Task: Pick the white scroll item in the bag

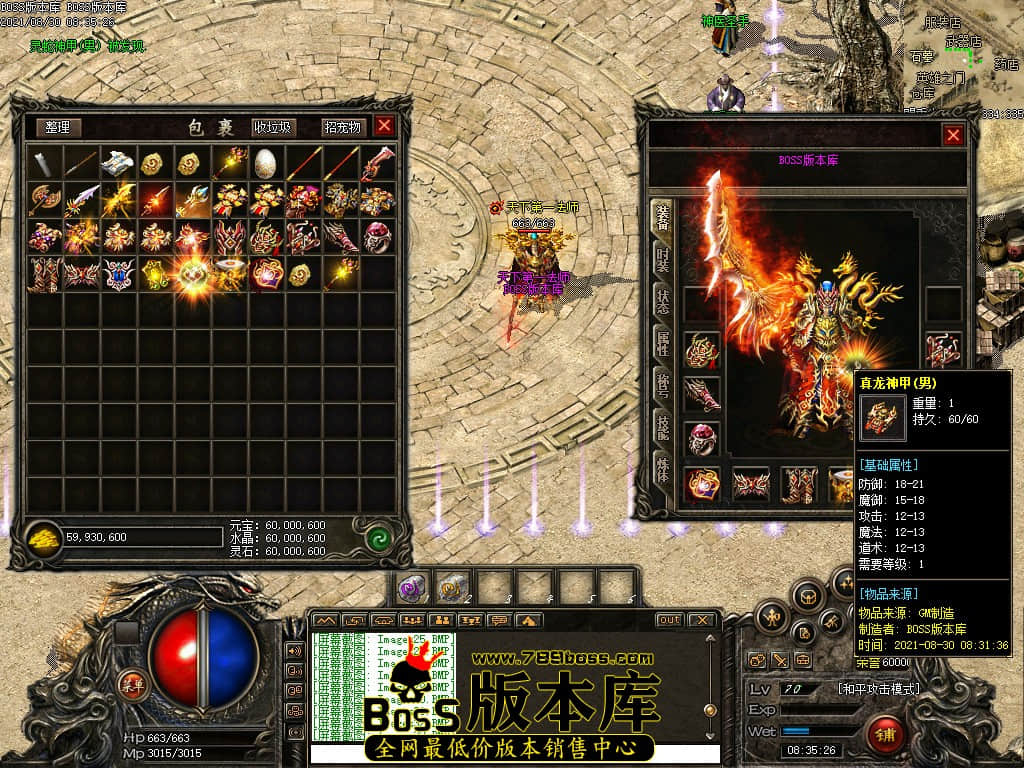Action: 117,162
